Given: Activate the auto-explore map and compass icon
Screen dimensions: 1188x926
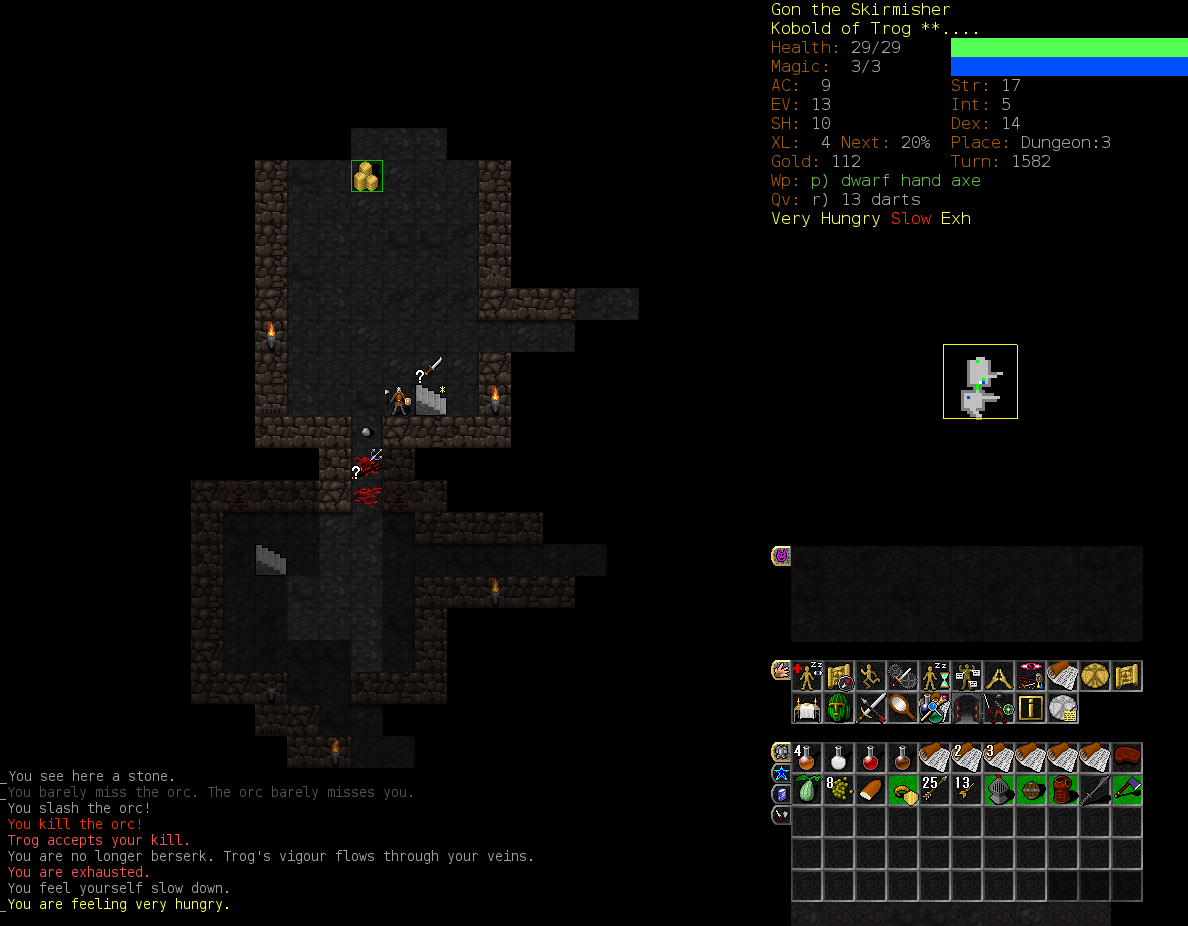Looking at the screenshot, I should (839, 677).
